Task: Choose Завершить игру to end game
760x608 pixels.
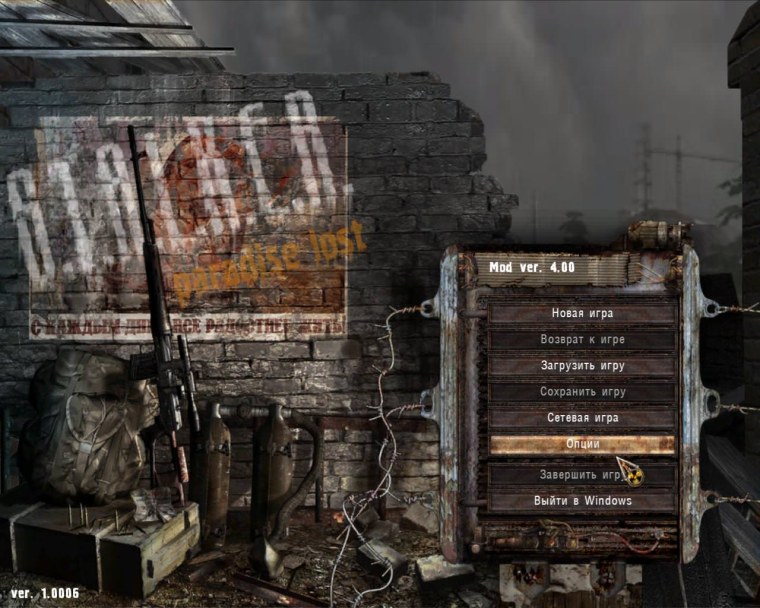Action: tap(582, 474)
